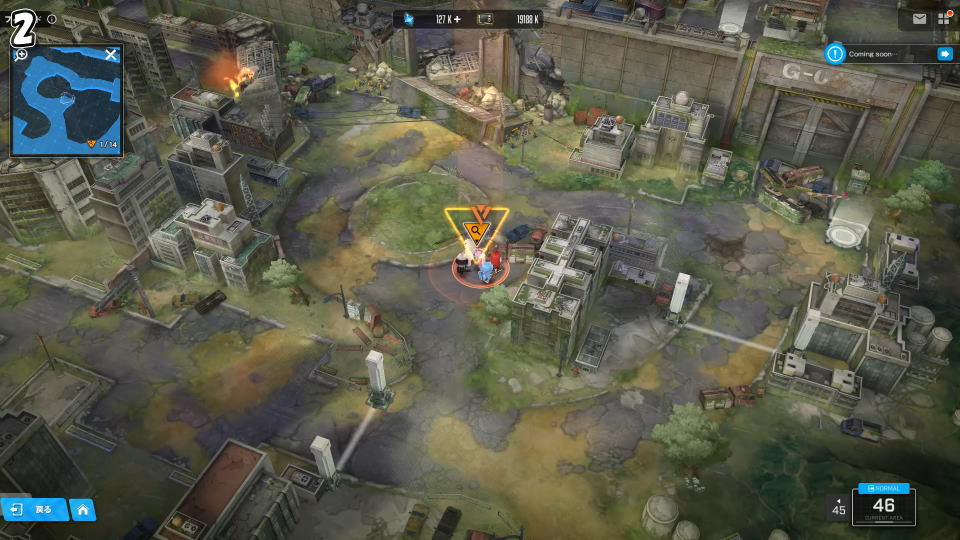Open the NORMAL difficulty selector
960x540 pixels.
884,488
